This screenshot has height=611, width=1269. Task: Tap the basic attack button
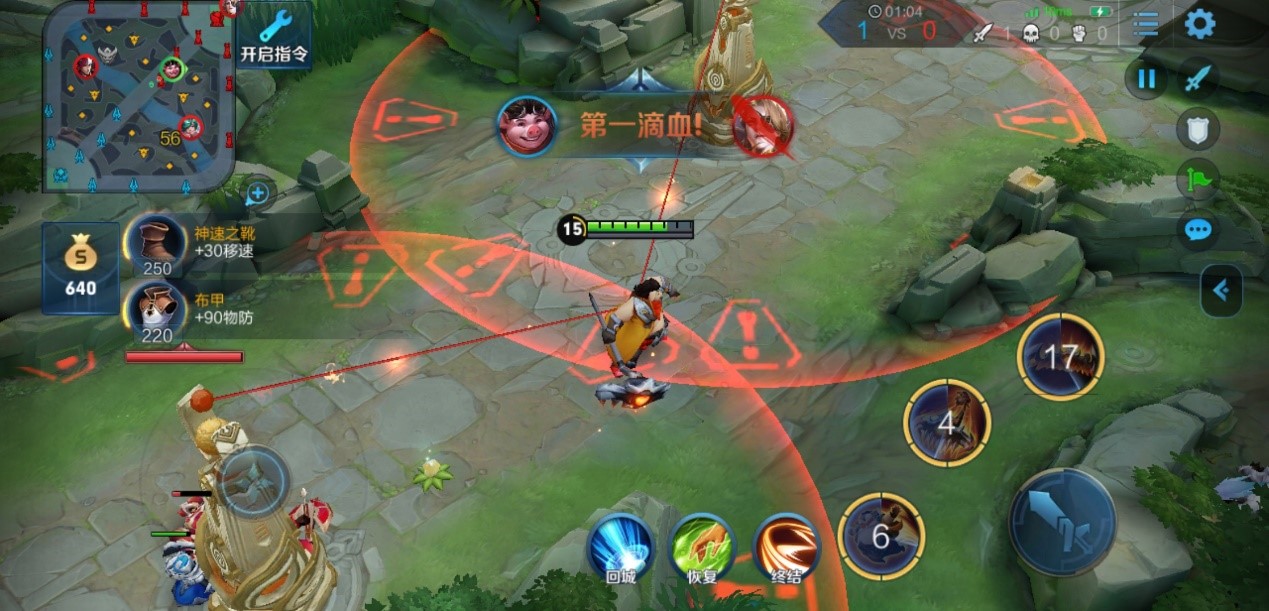[x=1062, y=521]
